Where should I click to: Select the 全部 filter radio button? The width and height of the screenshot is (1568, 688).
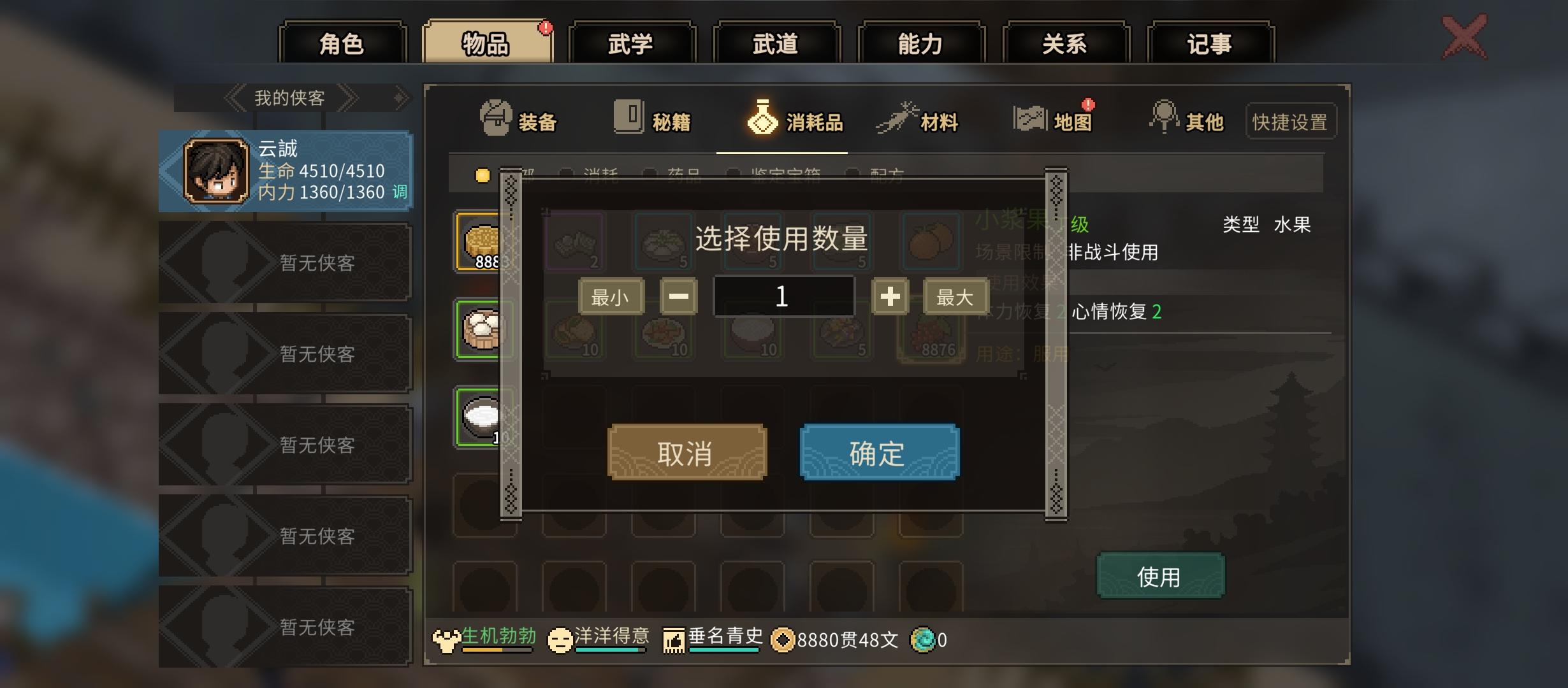click(483, 175)
